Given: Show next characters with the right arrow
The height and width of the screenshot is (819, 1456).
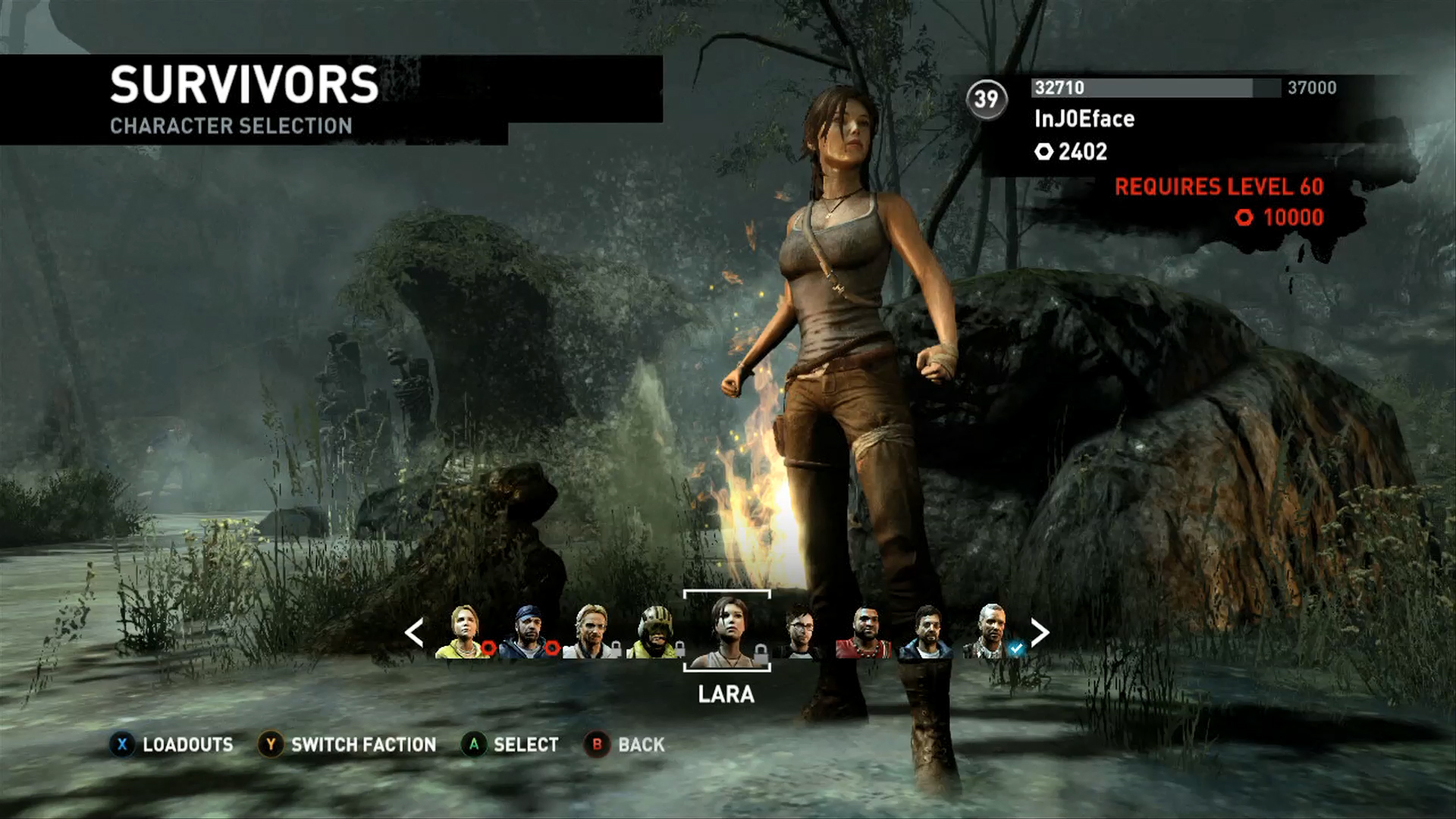Looking at the screenshot, I should [1040, 632].
